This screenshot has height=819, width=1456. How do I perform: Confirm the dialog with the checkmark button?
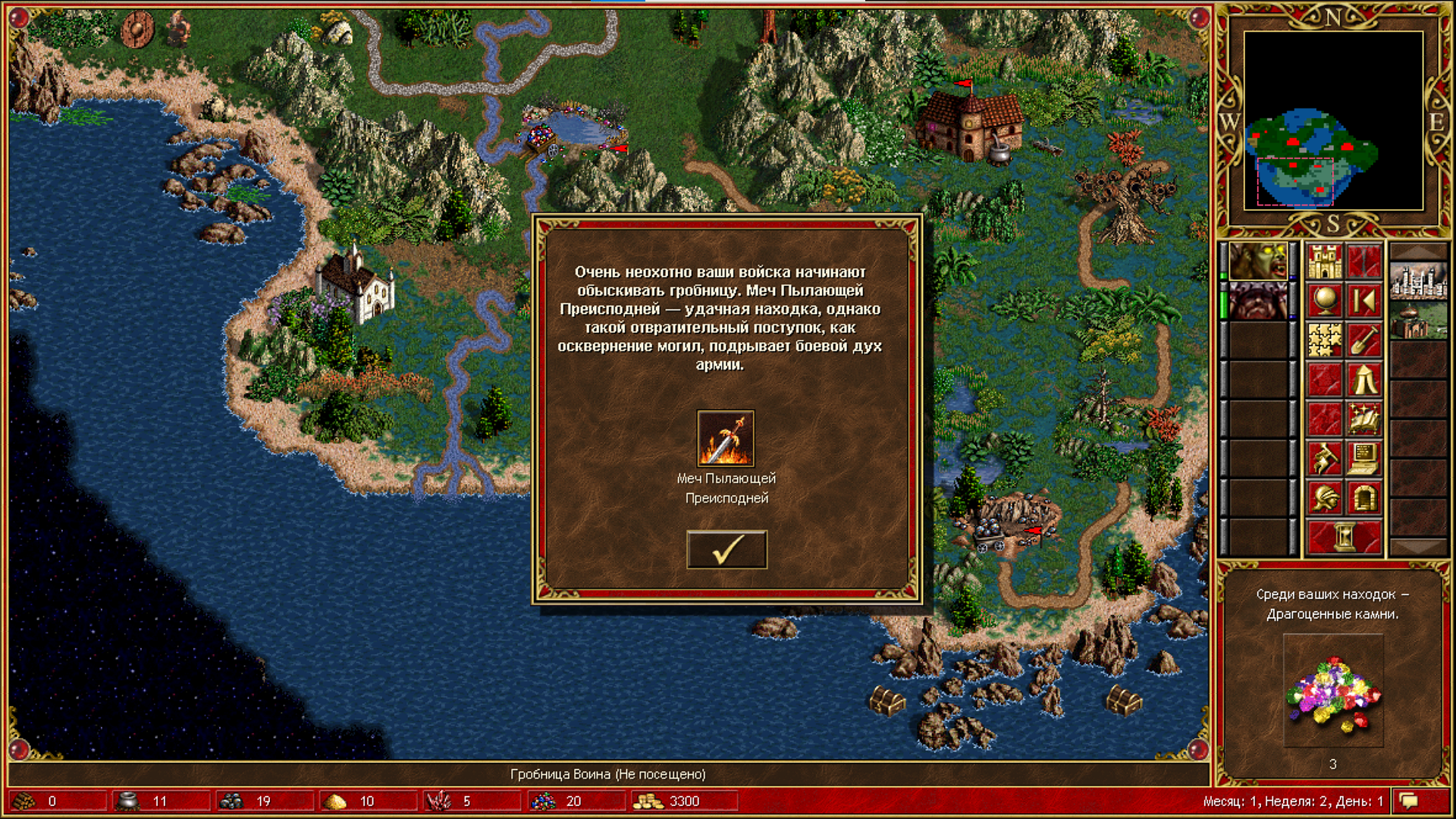pyautogui.click(x=726, y=550)
